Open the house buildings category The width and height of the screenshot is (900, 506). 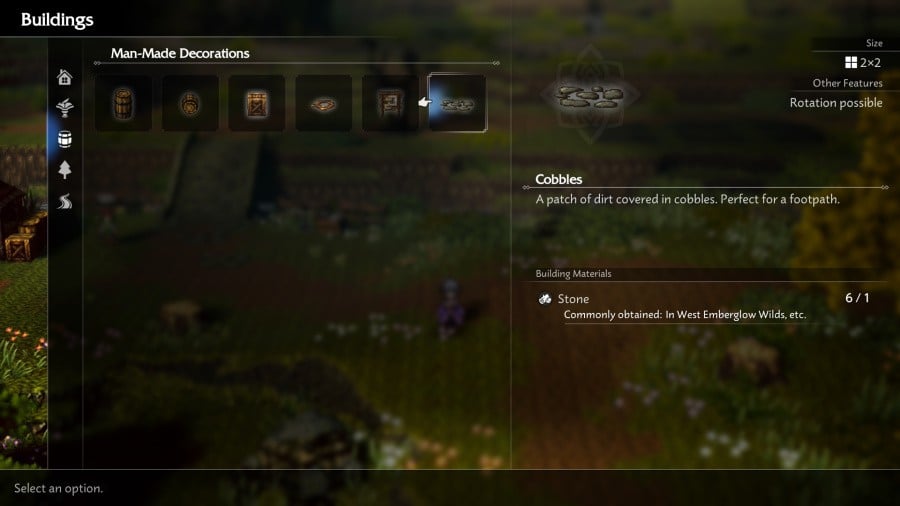point(65,77)
